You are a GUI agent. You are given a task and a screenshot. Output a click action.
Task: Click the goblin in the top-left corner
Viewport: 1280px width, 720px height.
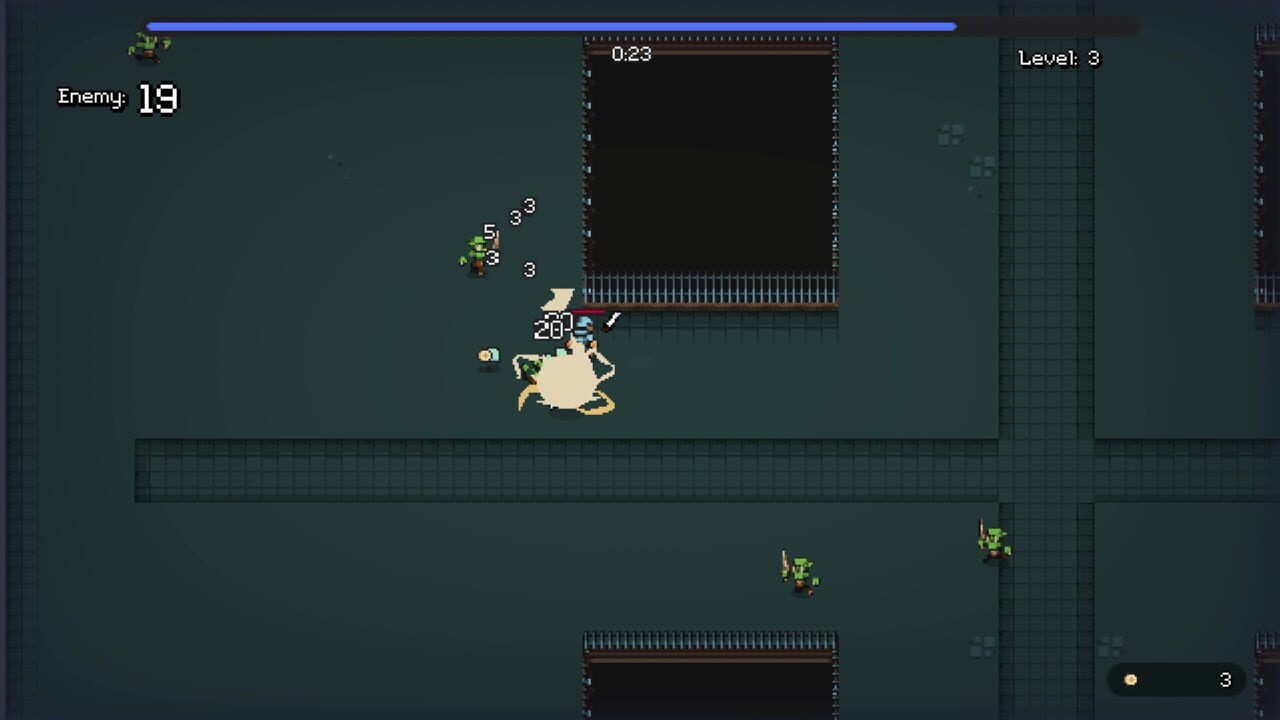(x=148, y=45)
